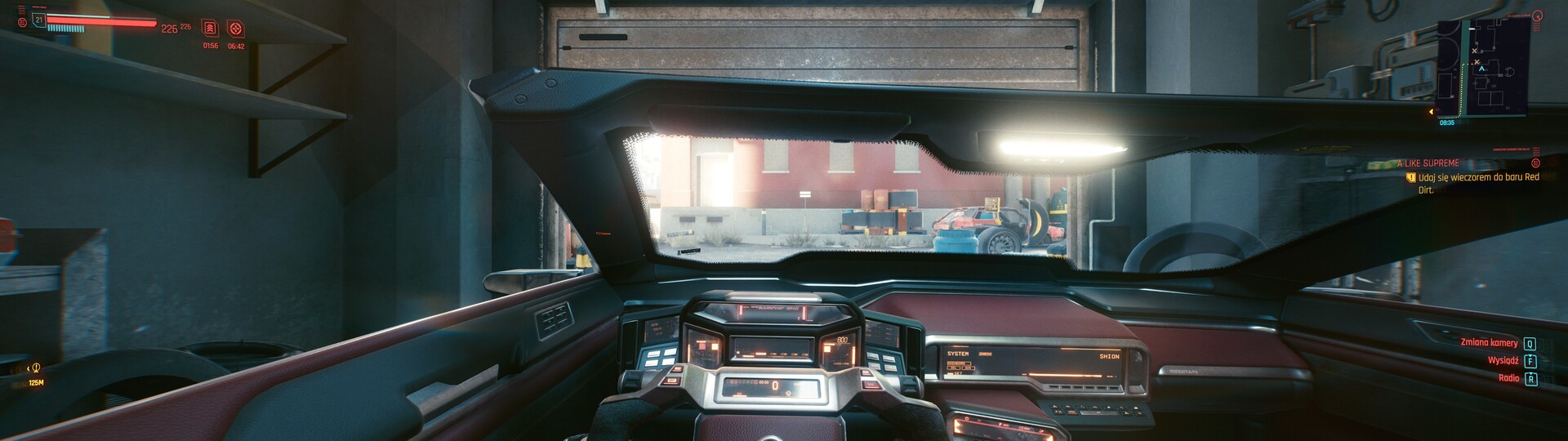Viewport: 1568px width, 441px height.
Task: Click the cyan player arrow on minimap
Action: coord(1481,69)
